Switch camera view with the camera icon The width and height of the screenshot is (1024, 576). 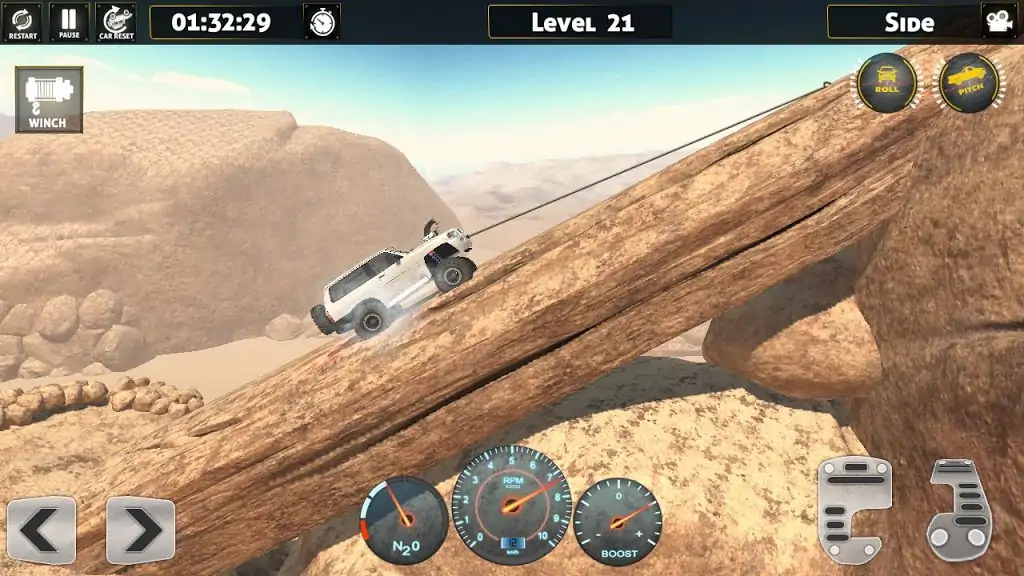pyautogui.click(x=997, y=21)
